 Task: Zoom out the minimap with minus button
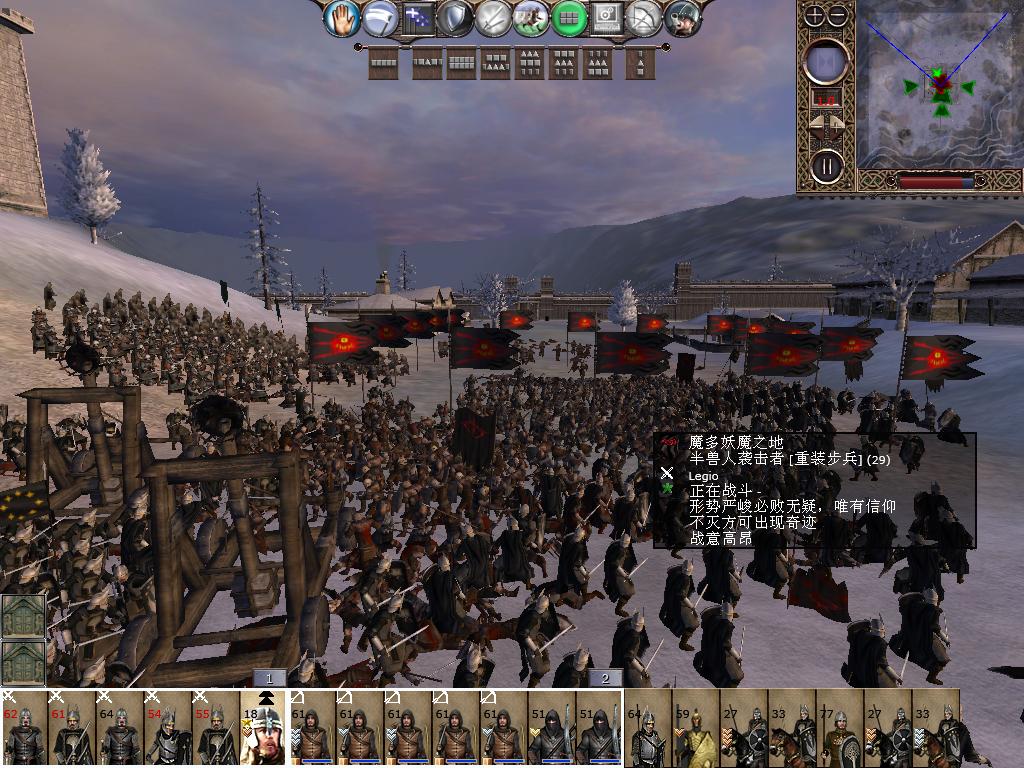(838, 15)
